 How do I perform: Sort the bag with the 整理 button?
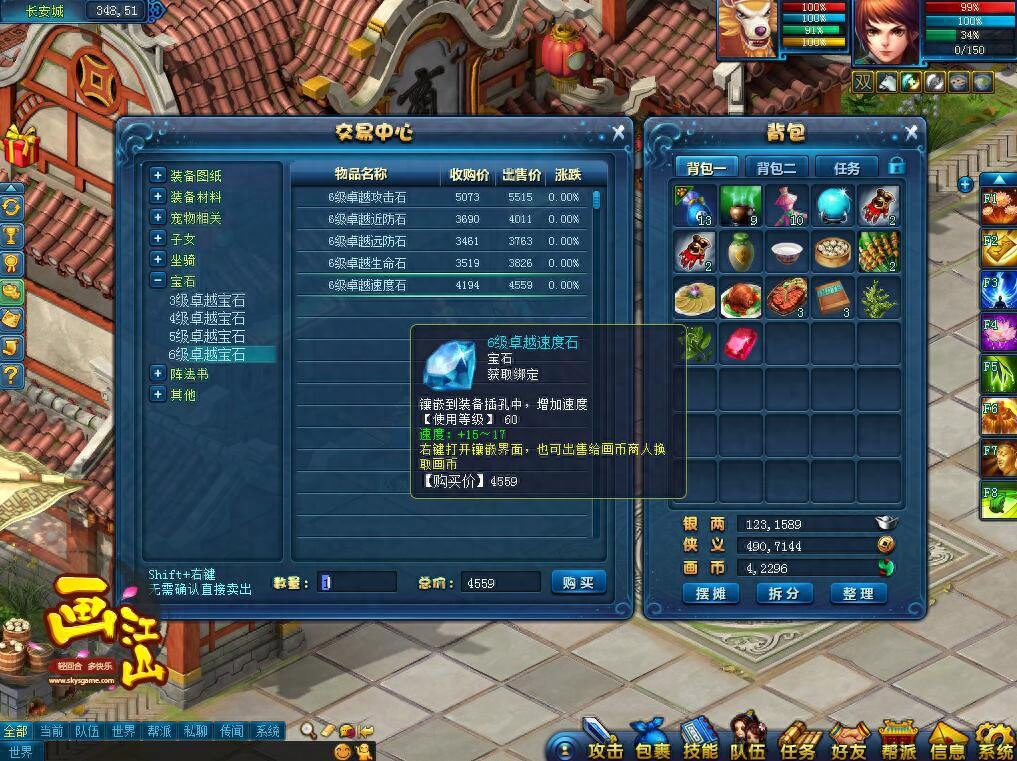858,593
